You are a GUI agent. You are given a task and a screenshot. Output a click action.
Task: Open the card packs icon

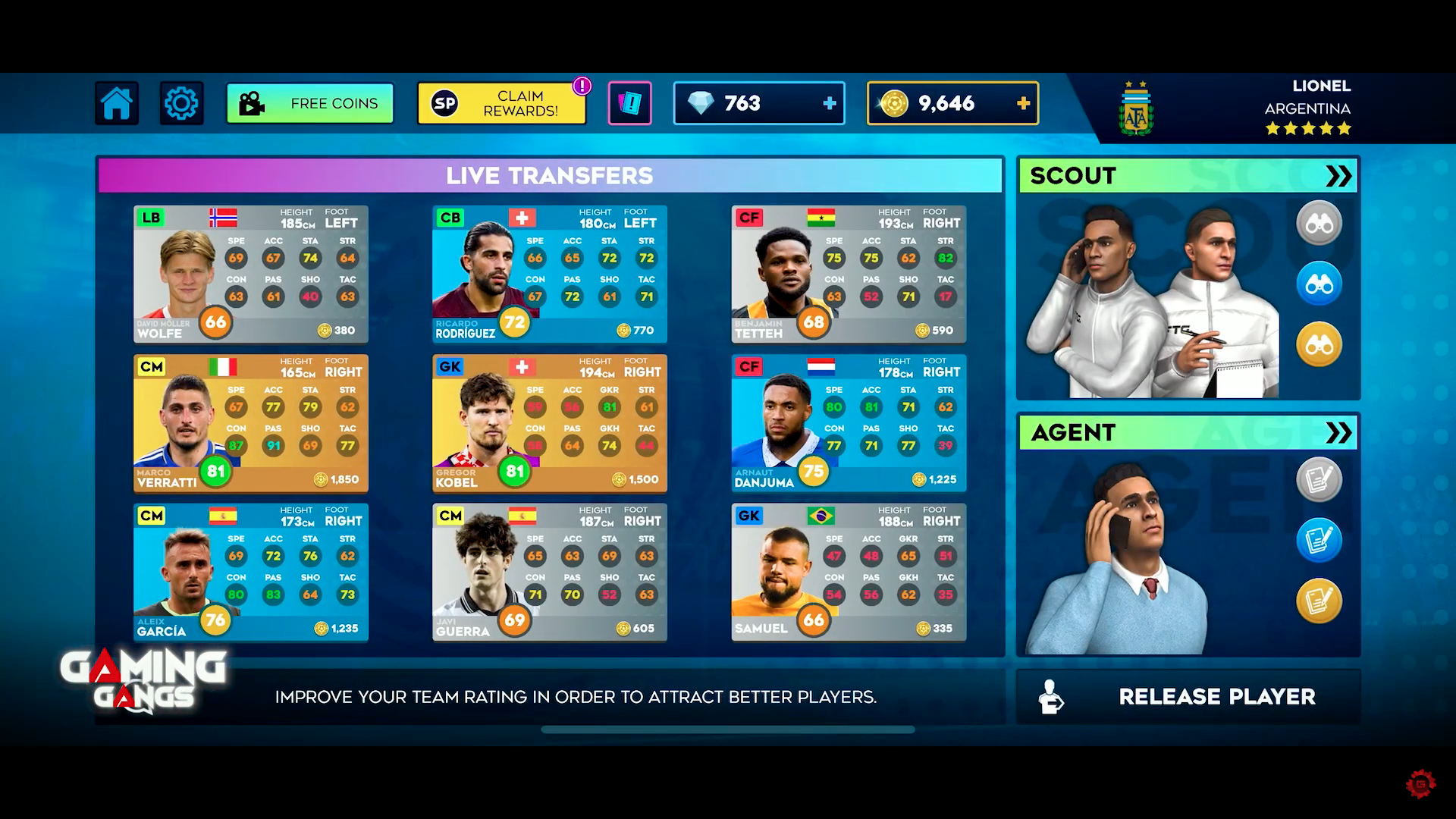coord(629,103)
